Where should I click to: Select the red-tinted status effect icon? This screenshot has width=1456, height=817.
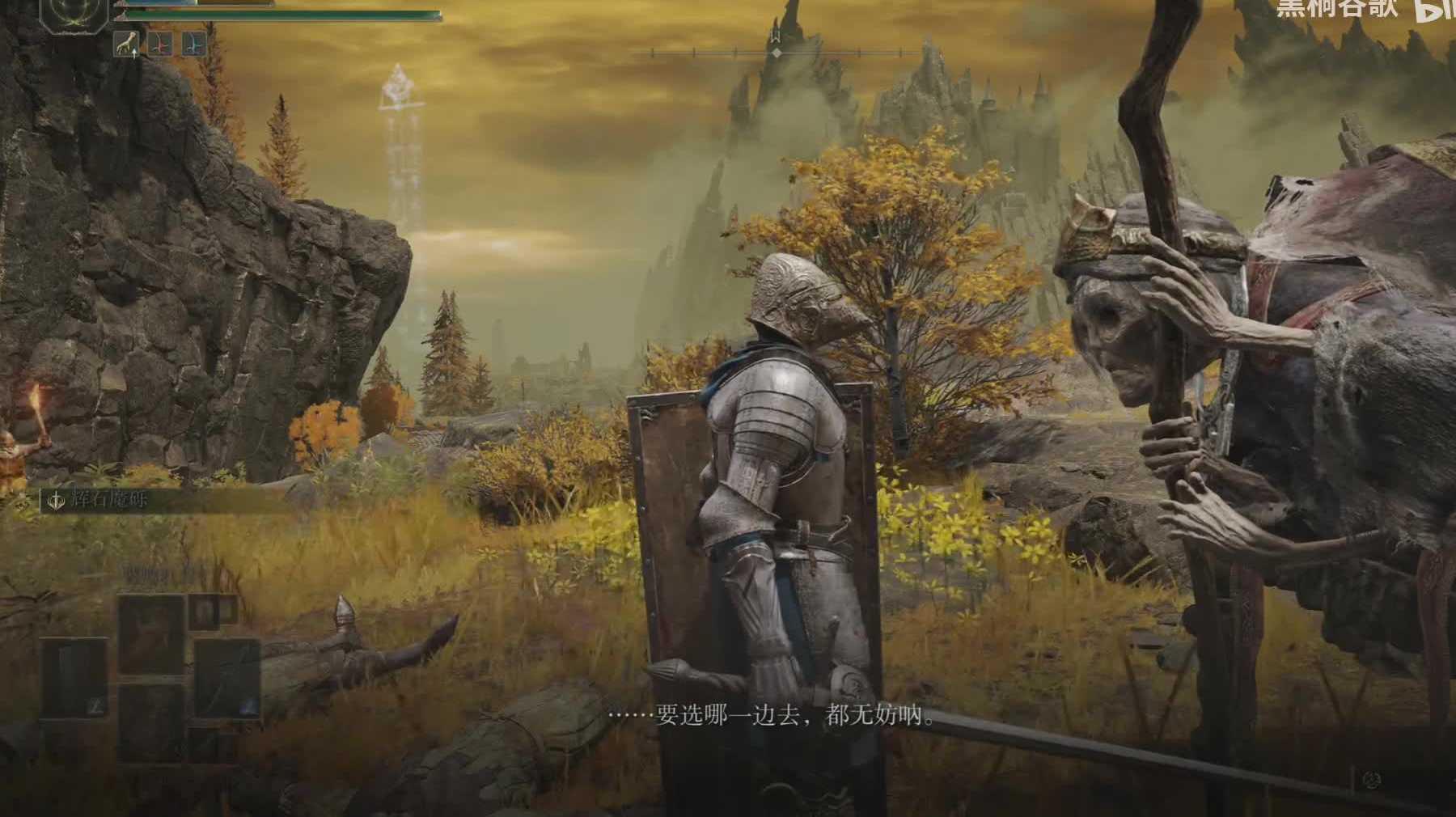159,44
